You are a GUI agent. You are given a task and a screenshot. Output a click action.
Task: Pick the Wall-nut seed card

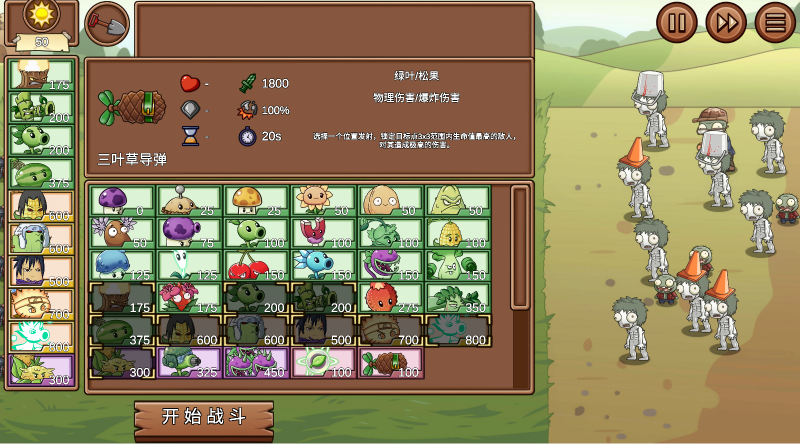tap(391, 201)
